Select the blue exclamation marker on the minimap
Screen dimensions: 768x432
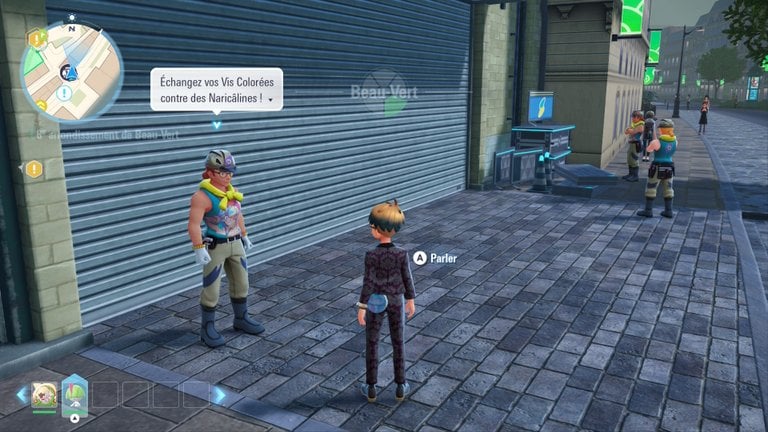tap(64, 93)
